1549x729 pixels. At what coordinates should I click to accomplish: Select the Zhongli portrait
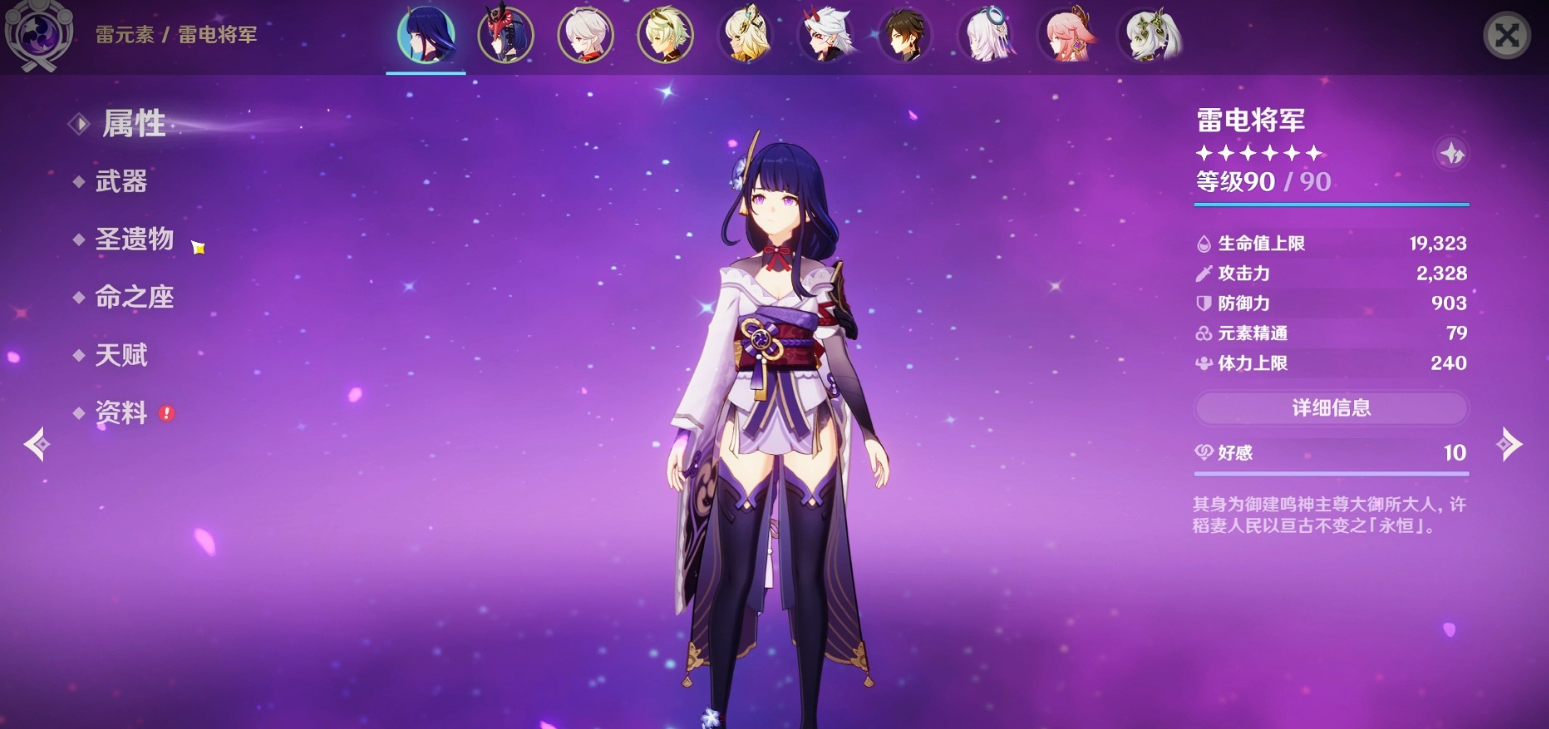906,36
